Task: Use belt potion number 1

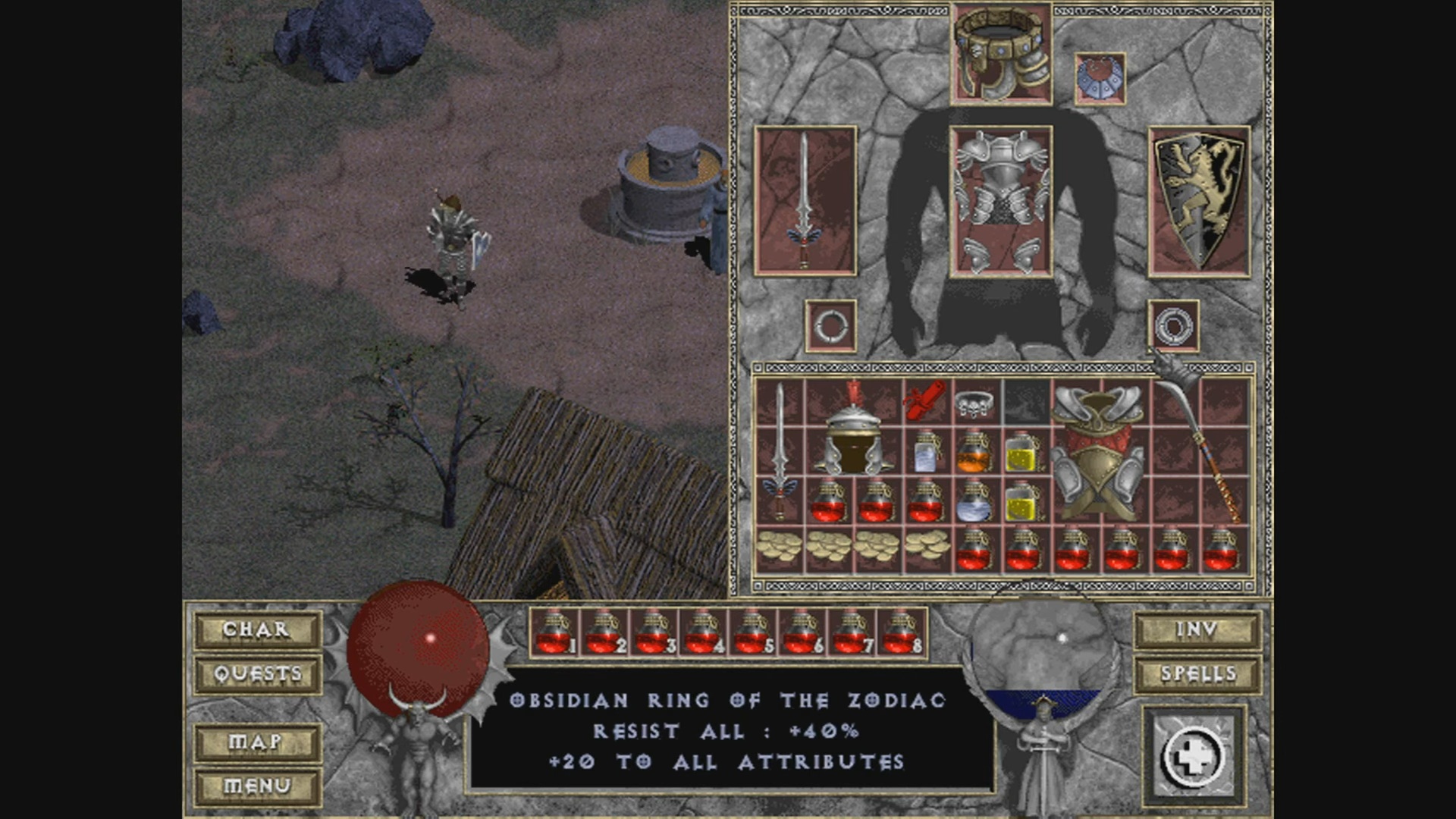Action: point(554,633)
